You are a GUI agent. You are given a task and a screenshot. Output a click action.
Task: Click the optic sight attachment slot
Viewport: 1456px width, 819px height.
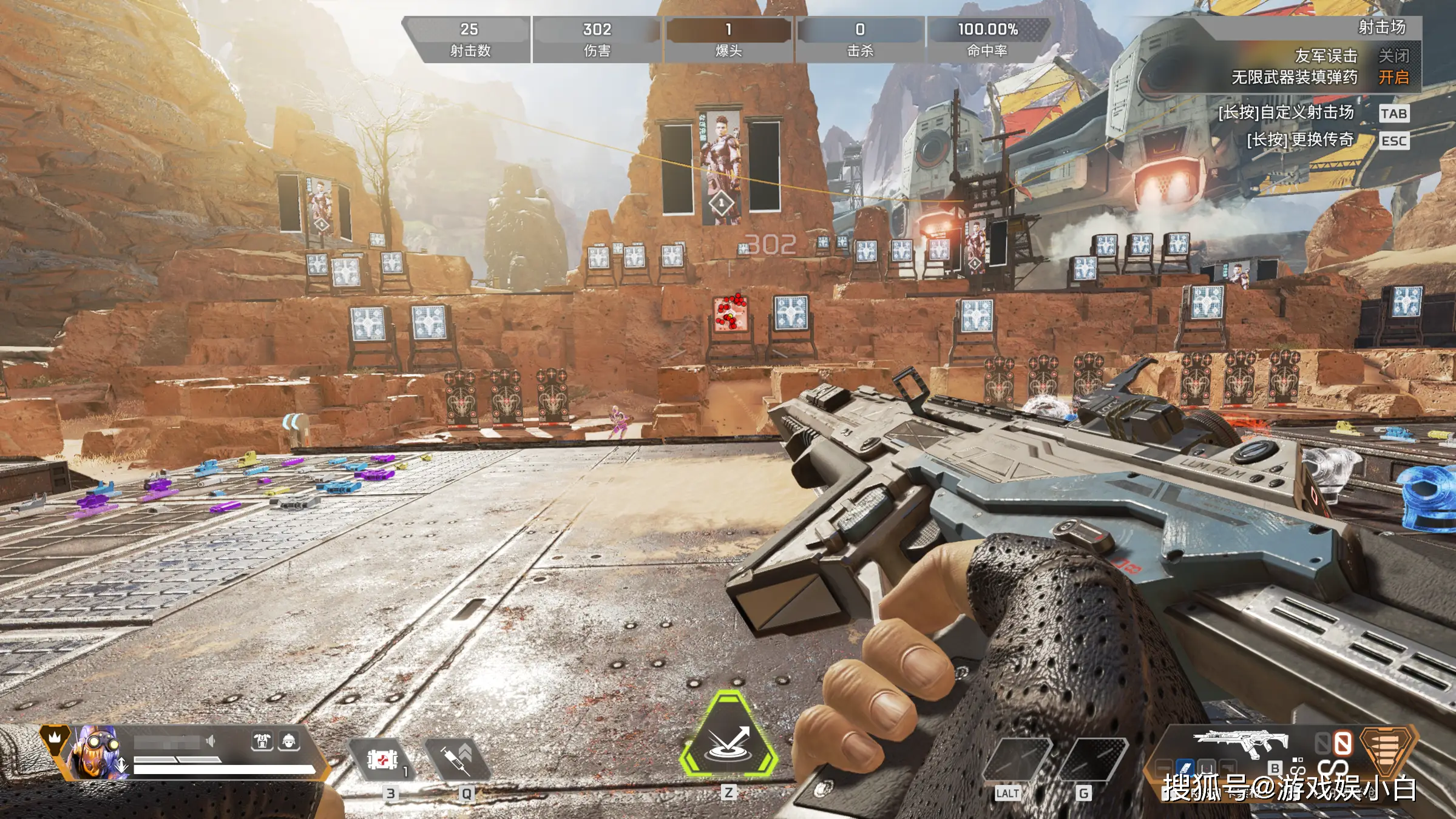1207,768
